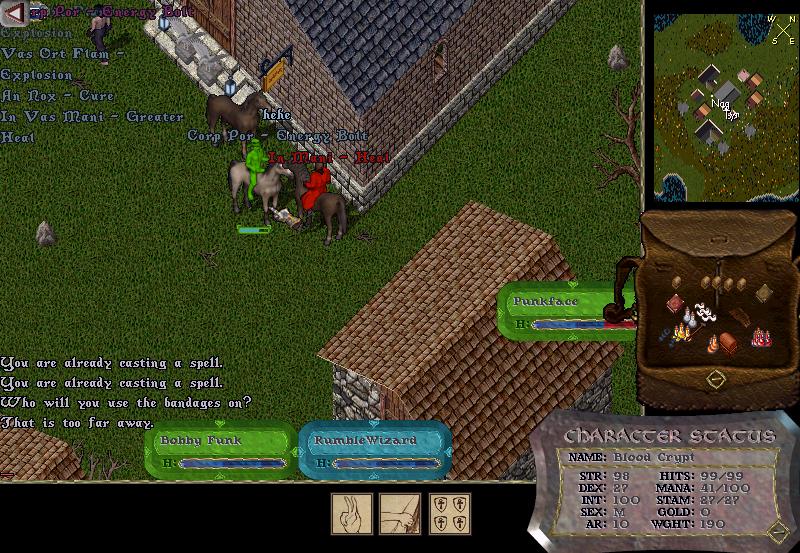
Task: Select the orange potion in the backpack
Action: click(x=713, y=346)
